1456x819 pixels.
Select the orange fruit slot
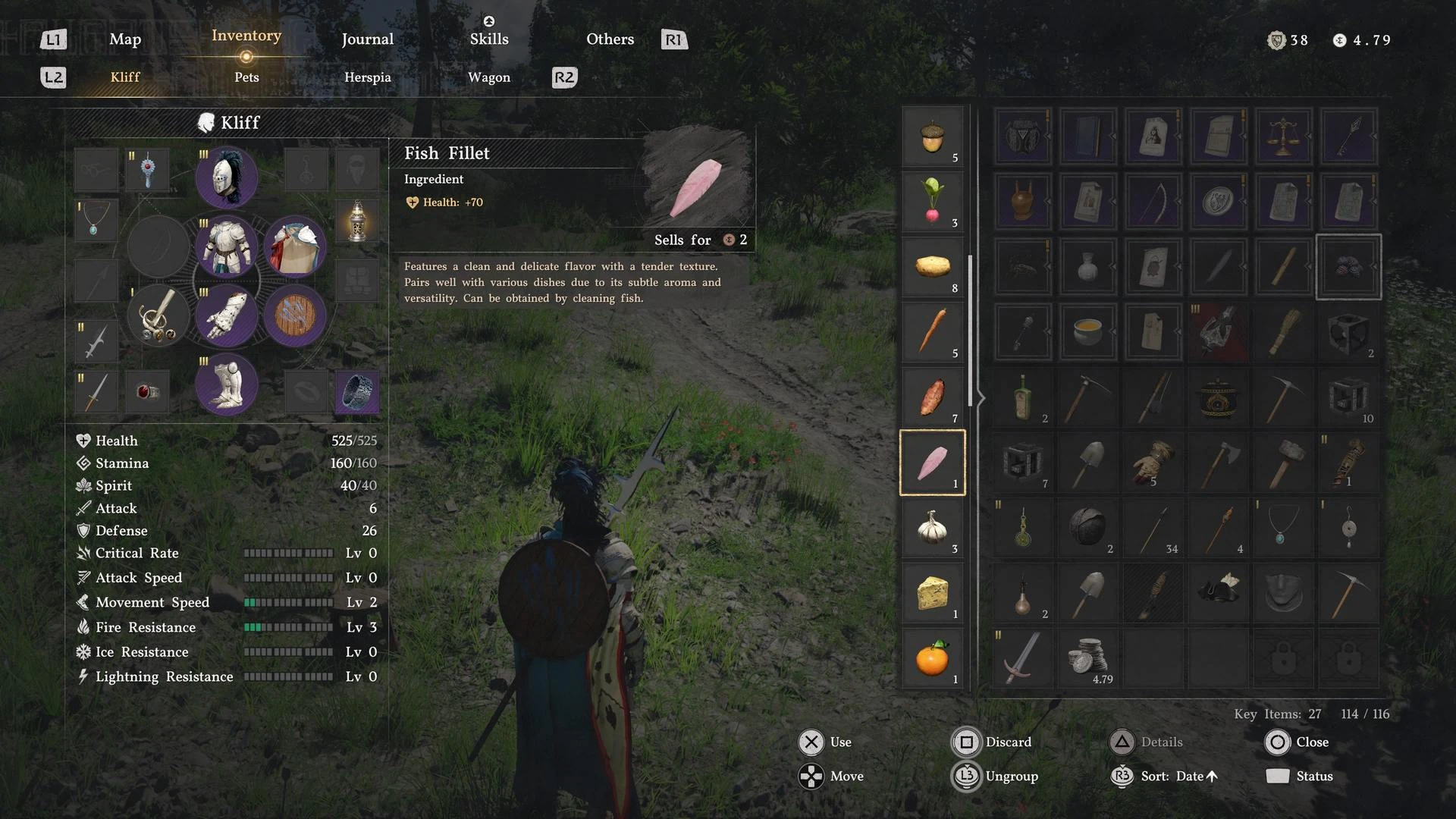pyautogui.click(x=932, y=658)
